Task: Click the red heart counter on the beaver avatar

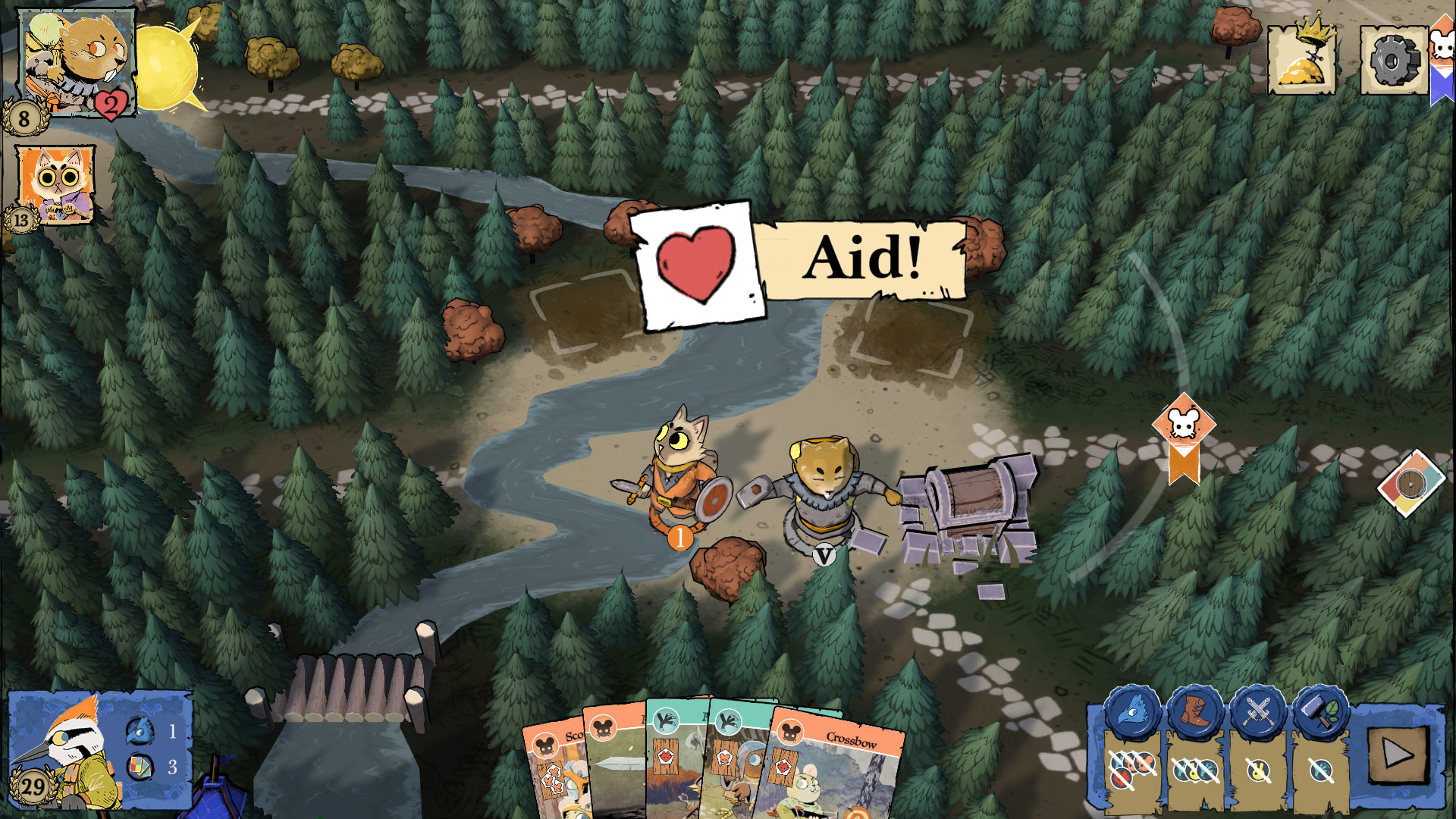Action: (x=111, y=106)
